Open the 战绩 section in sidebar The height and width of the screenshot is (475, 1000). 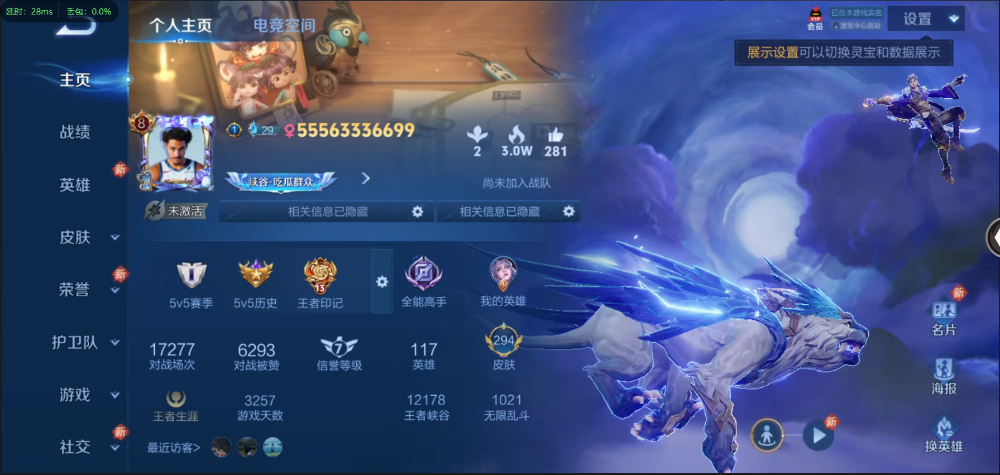tap(75, 132)
